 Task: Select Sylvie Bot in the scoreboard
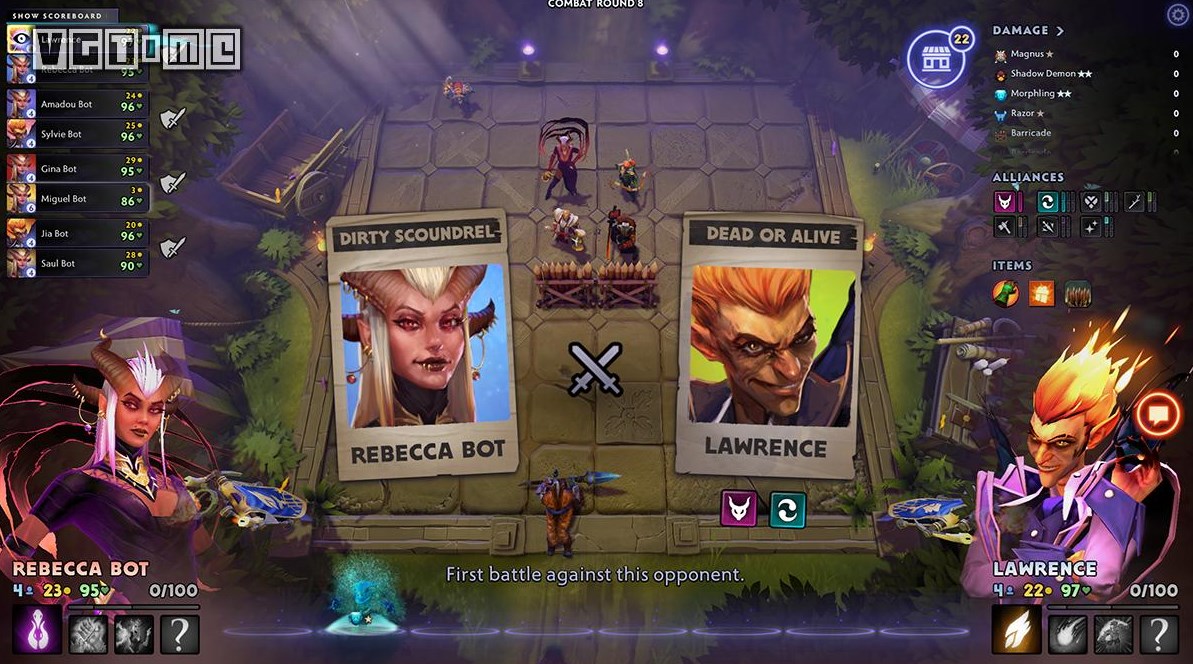click(x=77, y=134)
